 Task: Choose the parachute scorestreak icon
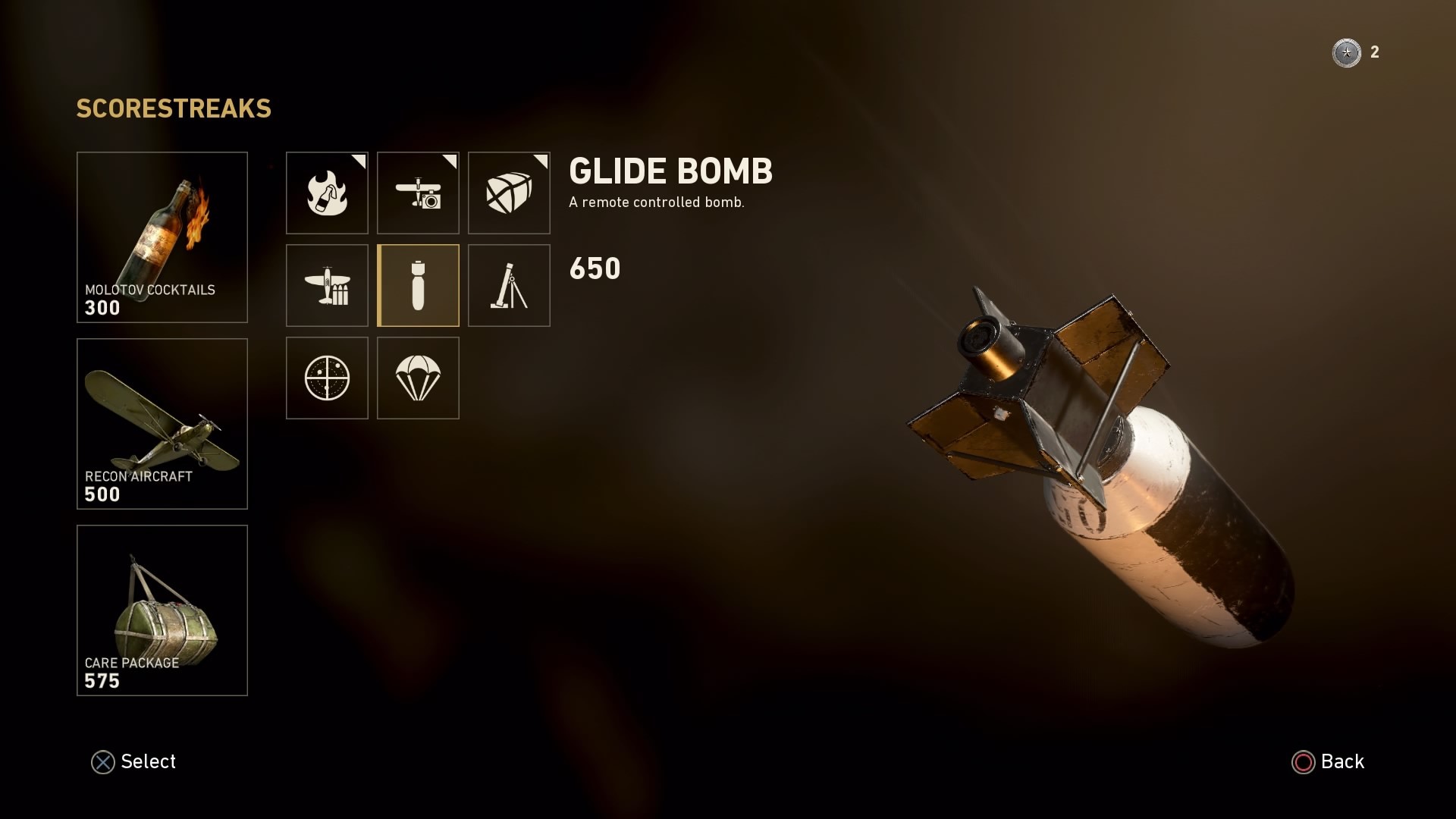pyautogui.click(x=418, y=378)
